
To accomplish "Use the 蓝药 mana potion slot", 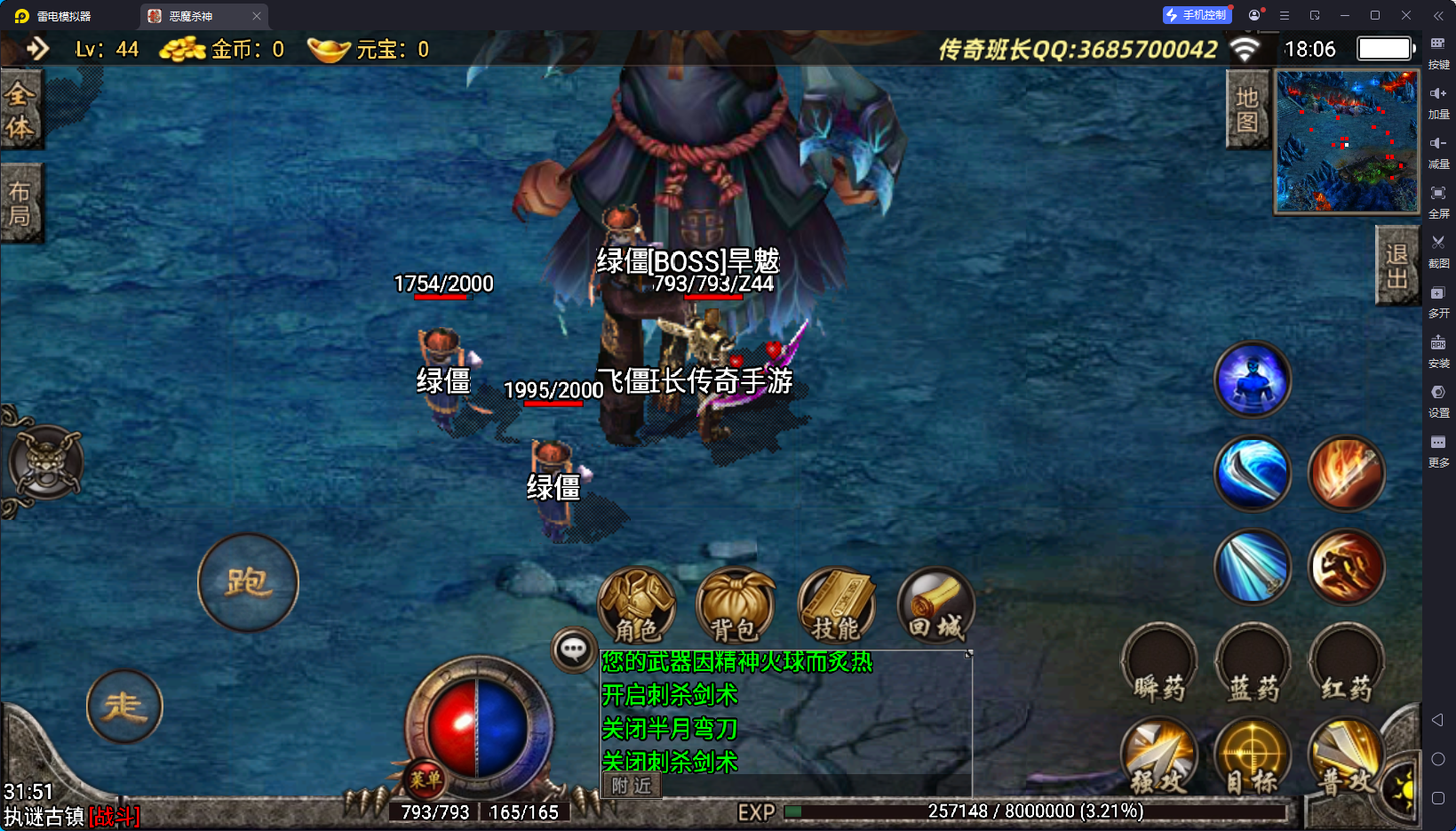I will [x=1253, y=665].
